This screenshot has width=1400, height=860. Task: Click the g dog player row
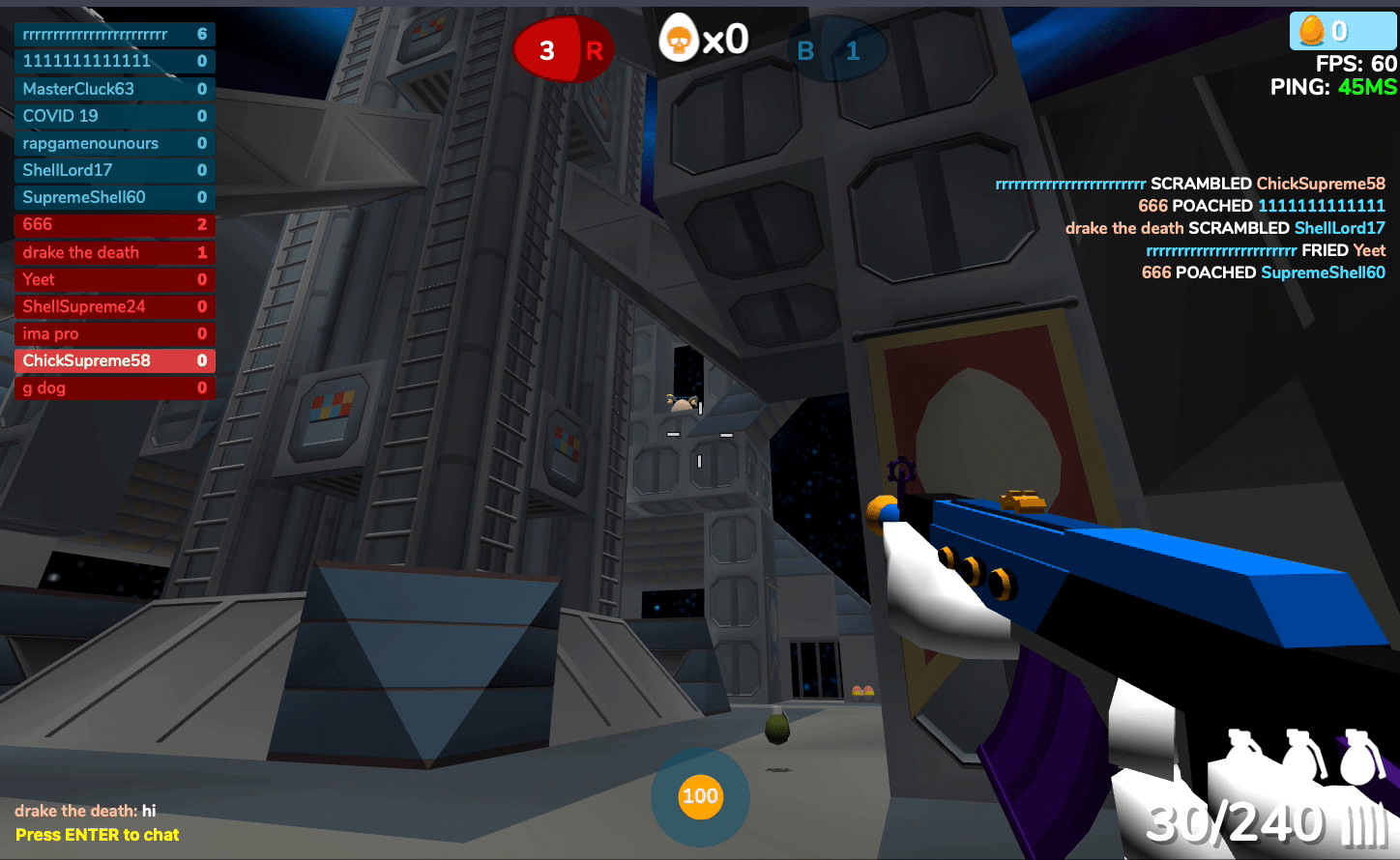(x=114, y=387)
